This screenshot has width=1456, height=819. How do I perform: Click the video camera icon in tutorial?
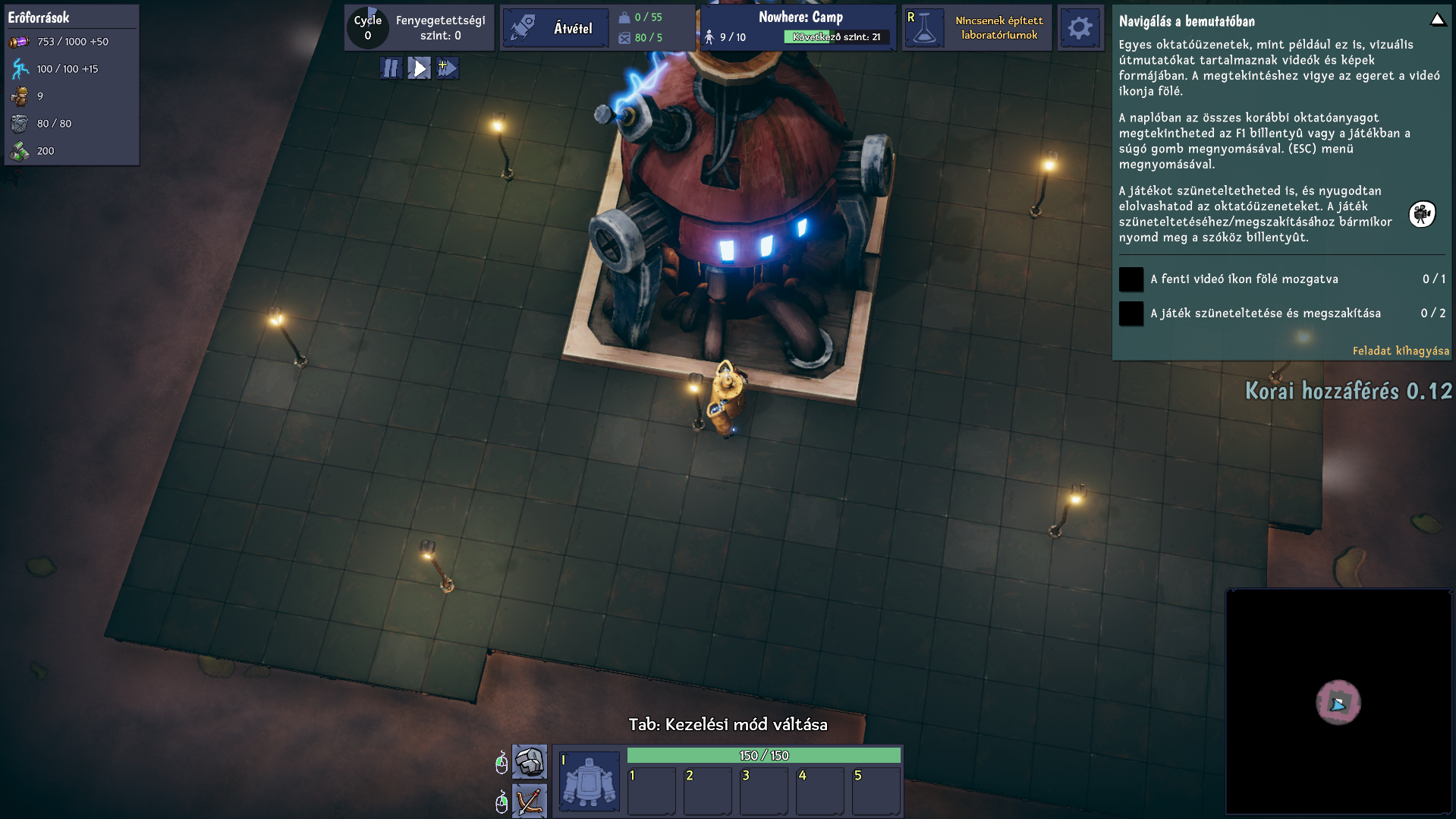click(x=1422, y=214)
